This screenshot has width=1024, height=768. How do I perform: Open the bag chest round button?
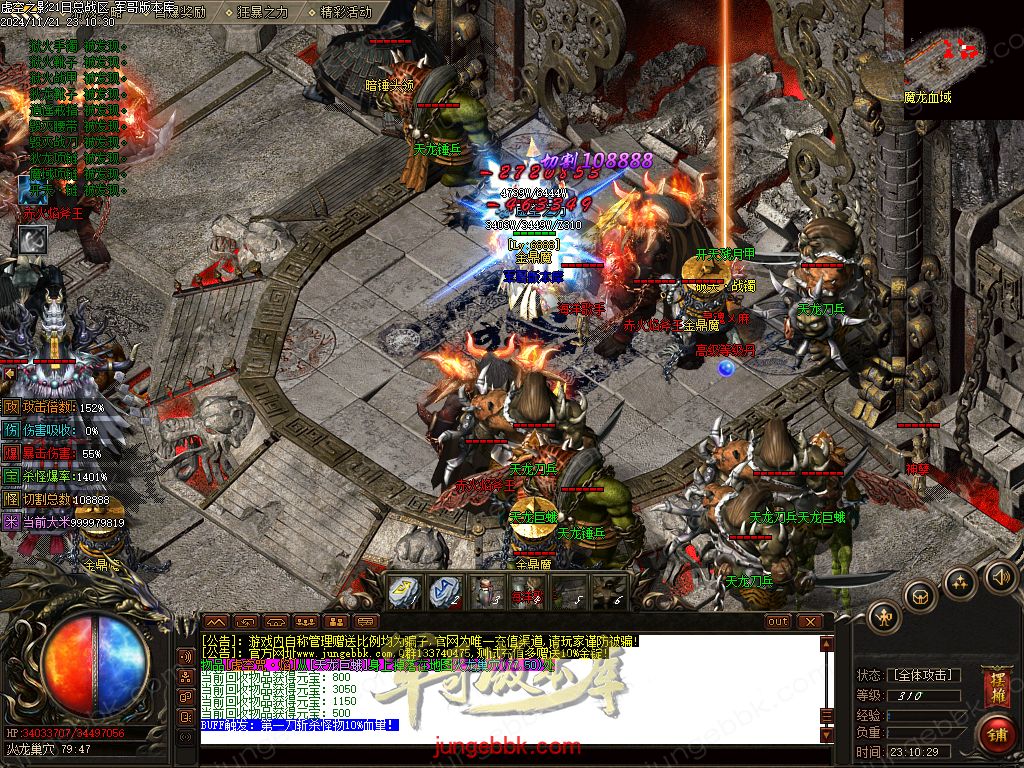pos(920,597)
